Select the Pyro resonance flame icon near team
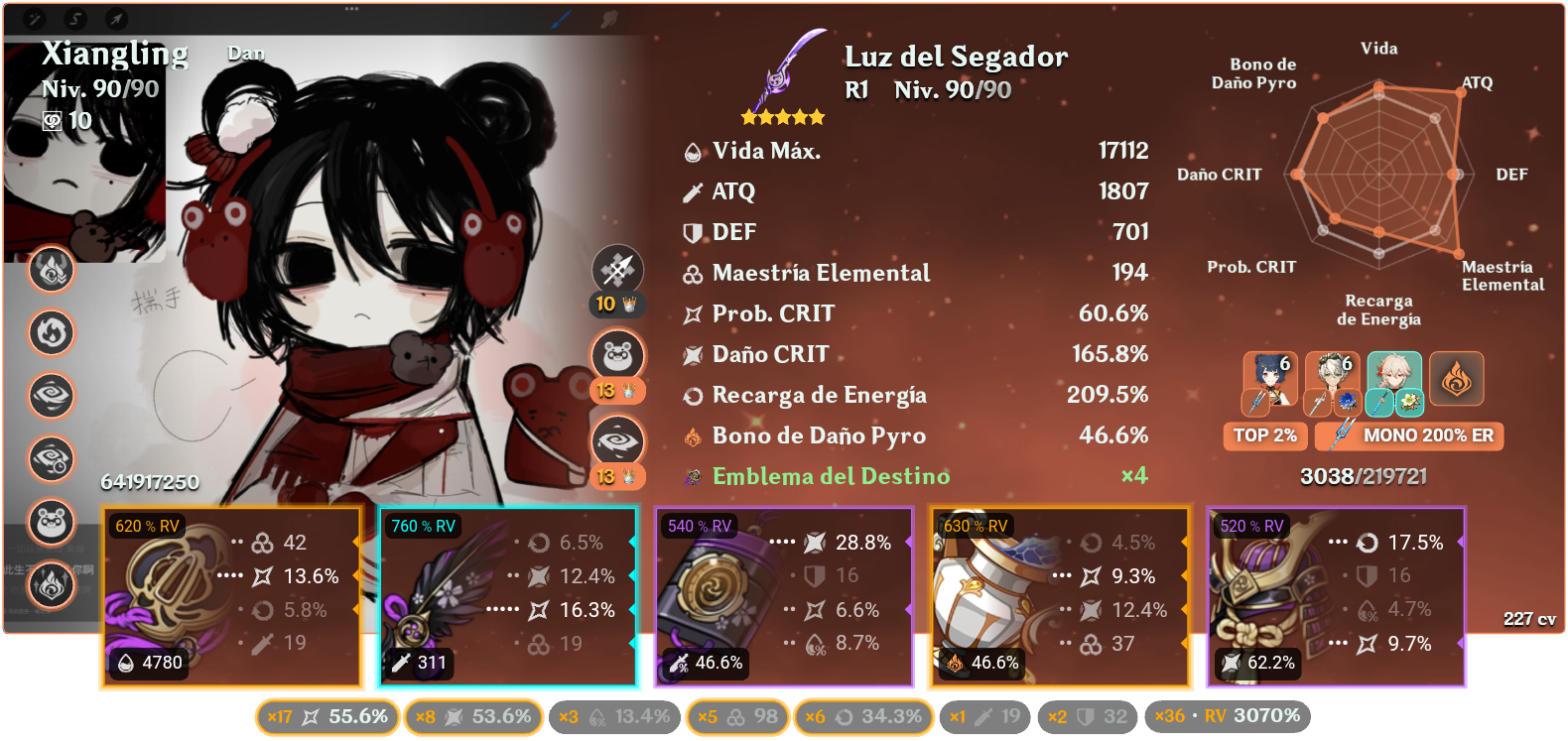 (1455, 379)
